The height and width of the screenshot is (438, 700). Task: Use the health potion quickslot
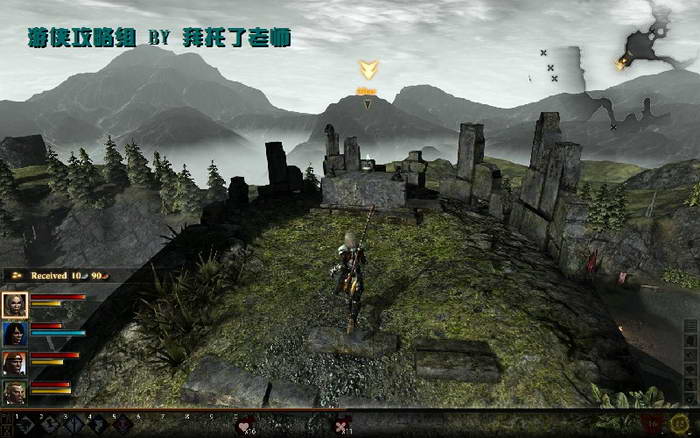click(x=244, y=425)
